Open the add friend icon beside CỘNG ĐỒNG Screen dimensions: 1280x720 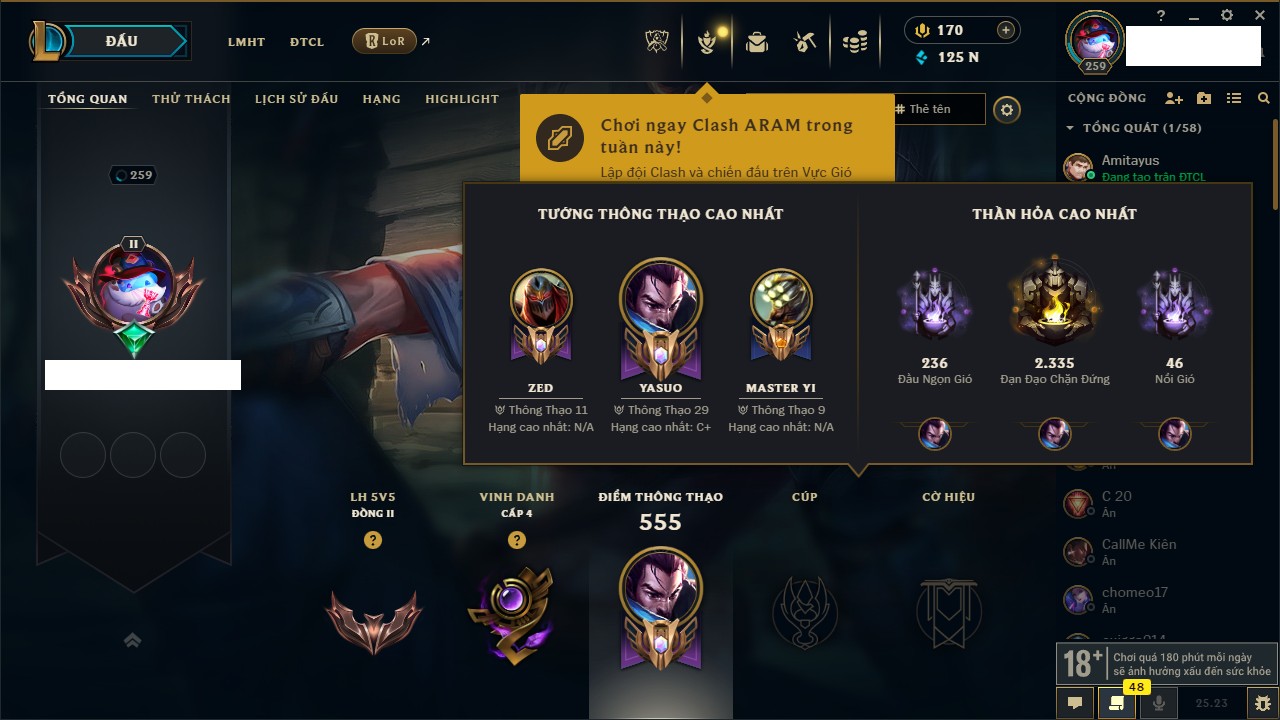[1174, 98]
